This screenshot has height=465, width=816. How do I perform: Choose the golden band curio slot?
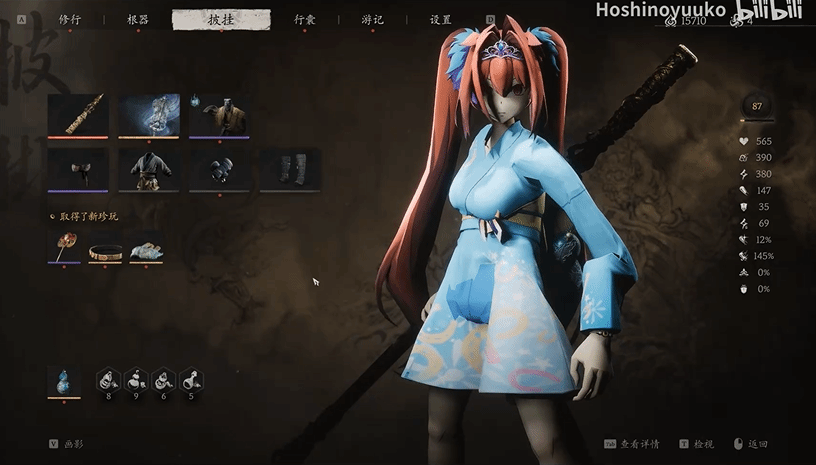(x=105, y=248)
